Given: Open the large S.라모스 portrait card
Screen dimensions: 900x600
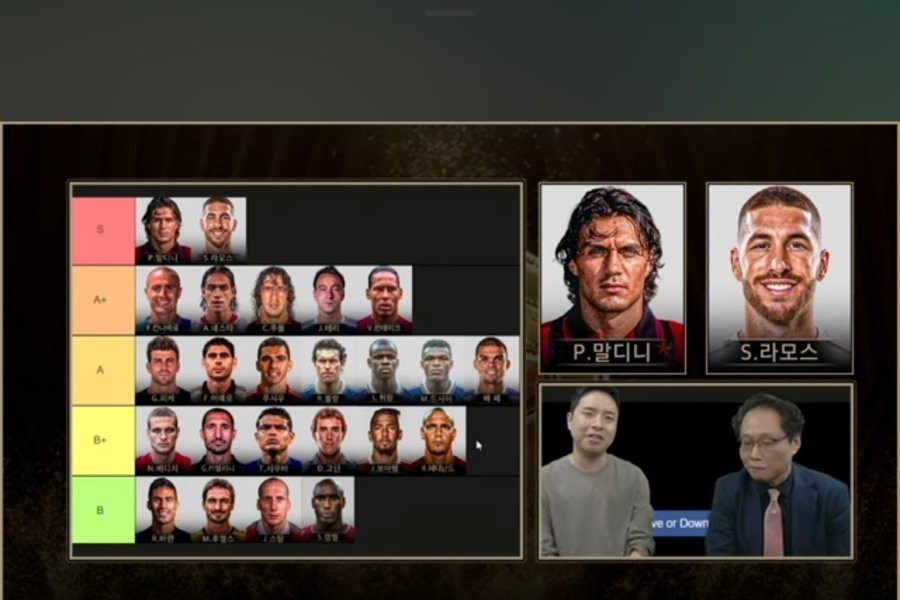Looking at the screenshot, I should click(780, 277).
